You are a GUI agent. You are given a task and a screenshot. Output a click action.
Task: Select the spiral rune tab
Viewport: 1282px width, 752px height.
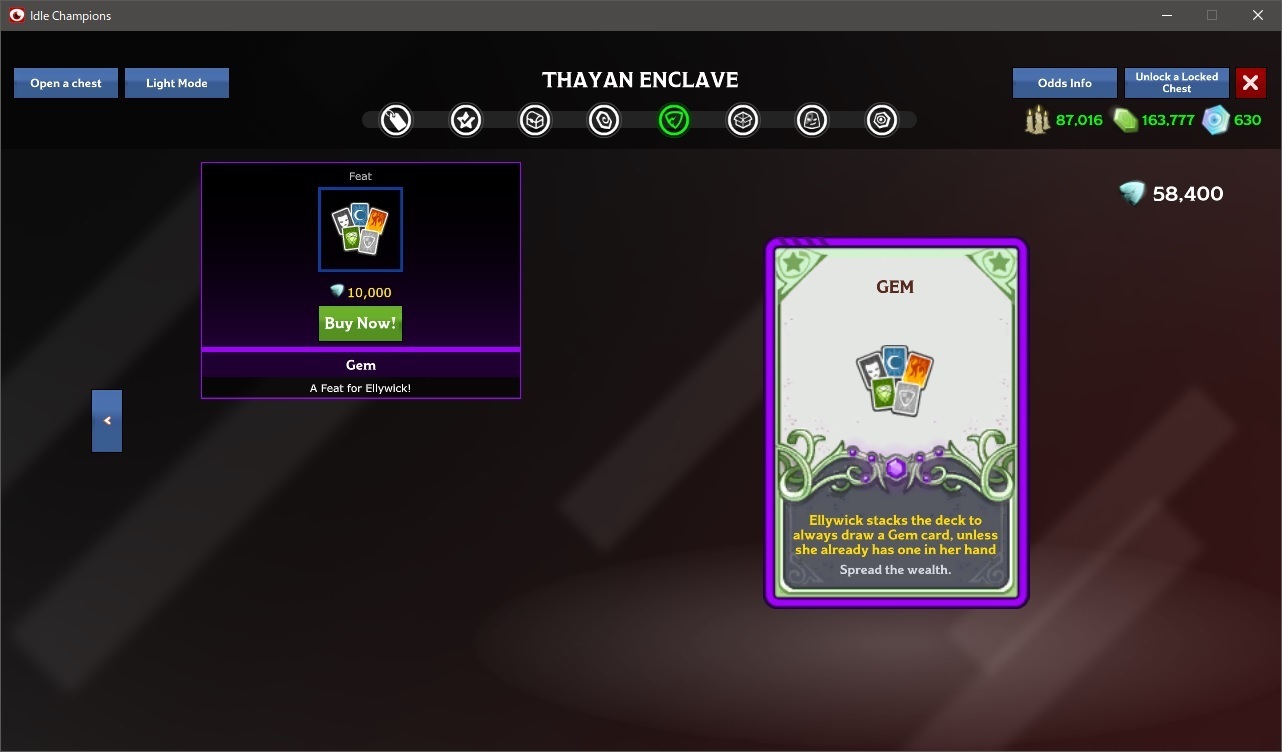coord(604,121)
